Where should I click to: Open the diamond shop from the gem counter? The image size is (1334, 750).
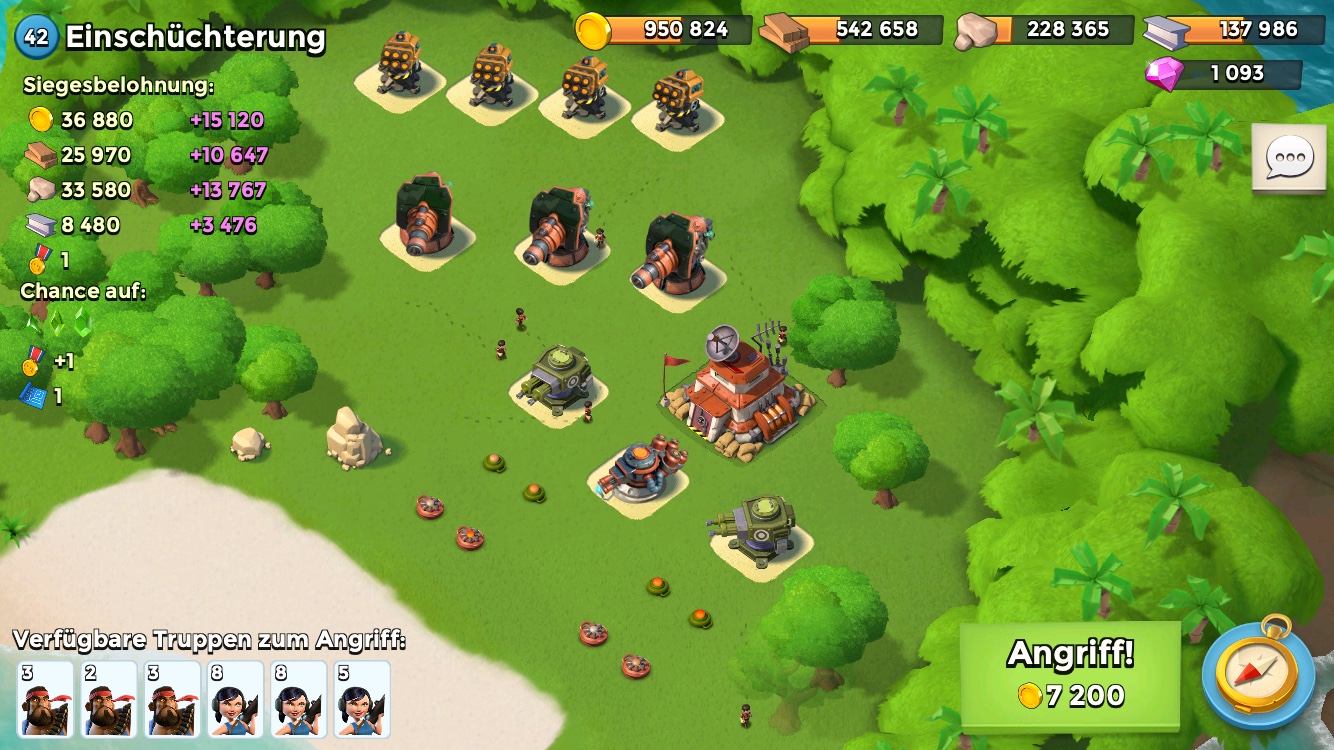(1224, 74)
